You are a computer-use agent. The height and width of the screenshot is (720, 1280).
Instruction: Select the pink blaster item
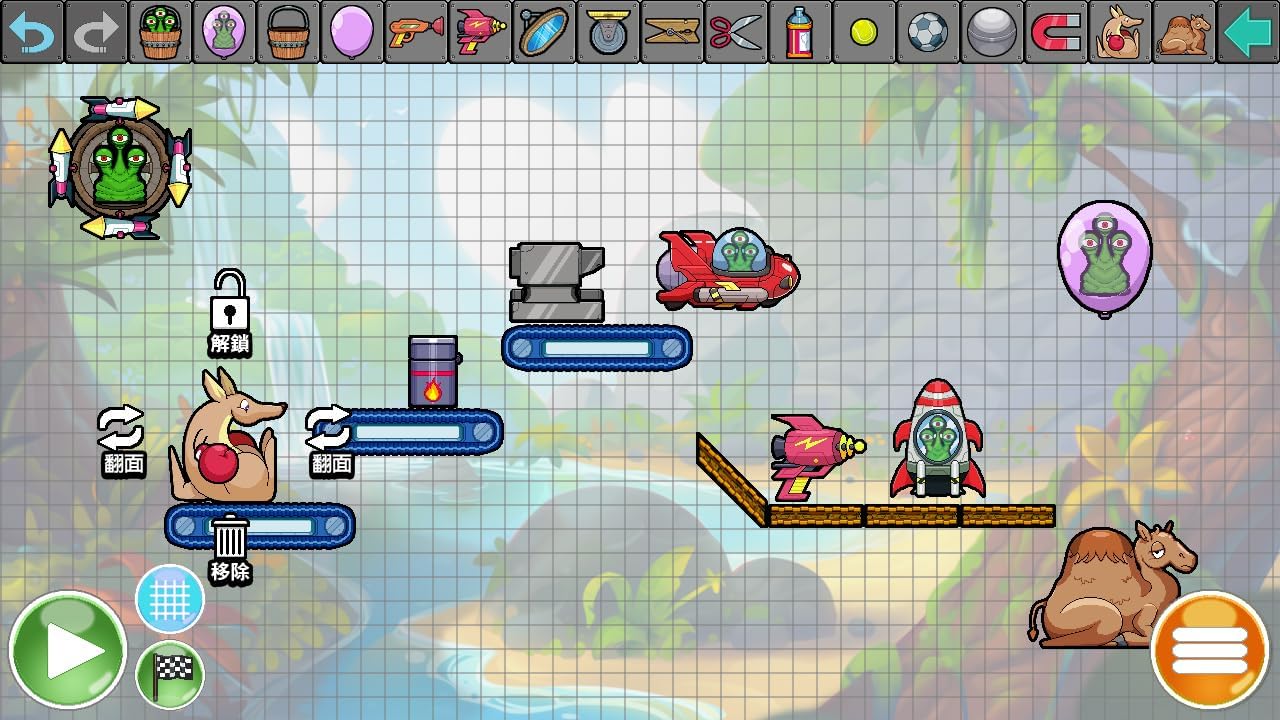coord(479,30)
